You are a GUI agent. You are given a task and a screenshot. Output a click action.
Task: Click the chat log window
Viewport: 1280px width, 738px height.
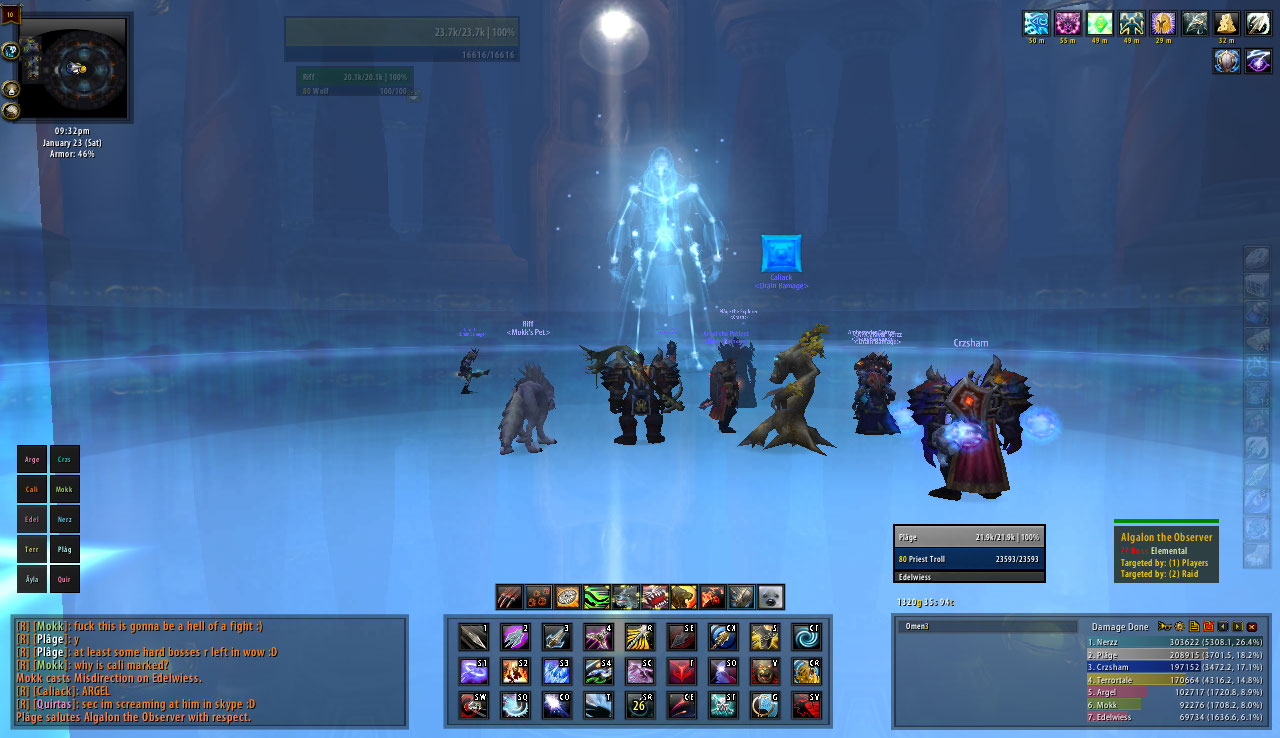[x=209, y=671]
